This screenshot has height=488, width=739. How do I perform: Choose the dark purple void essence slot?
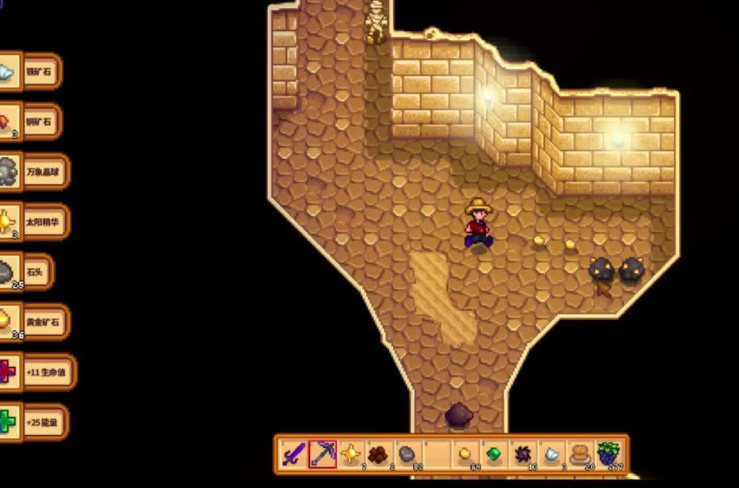pos(522,454)
